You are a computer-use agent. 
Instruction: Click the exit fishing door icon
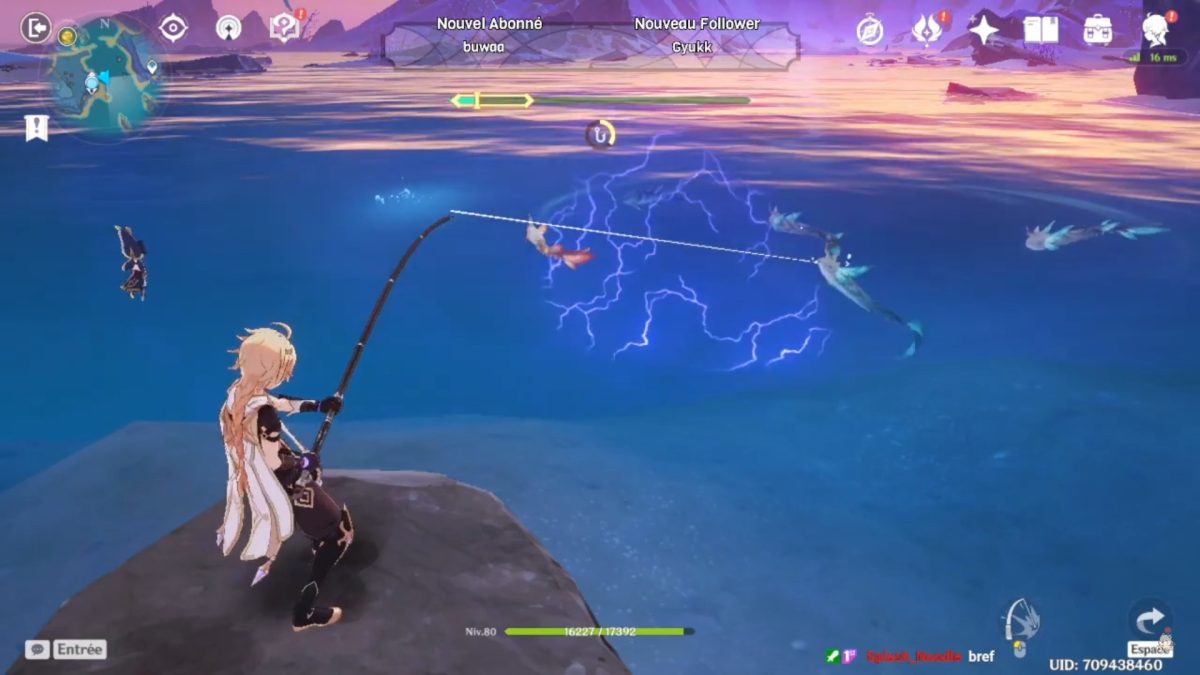pyautogui.click(x=36, y=27)
